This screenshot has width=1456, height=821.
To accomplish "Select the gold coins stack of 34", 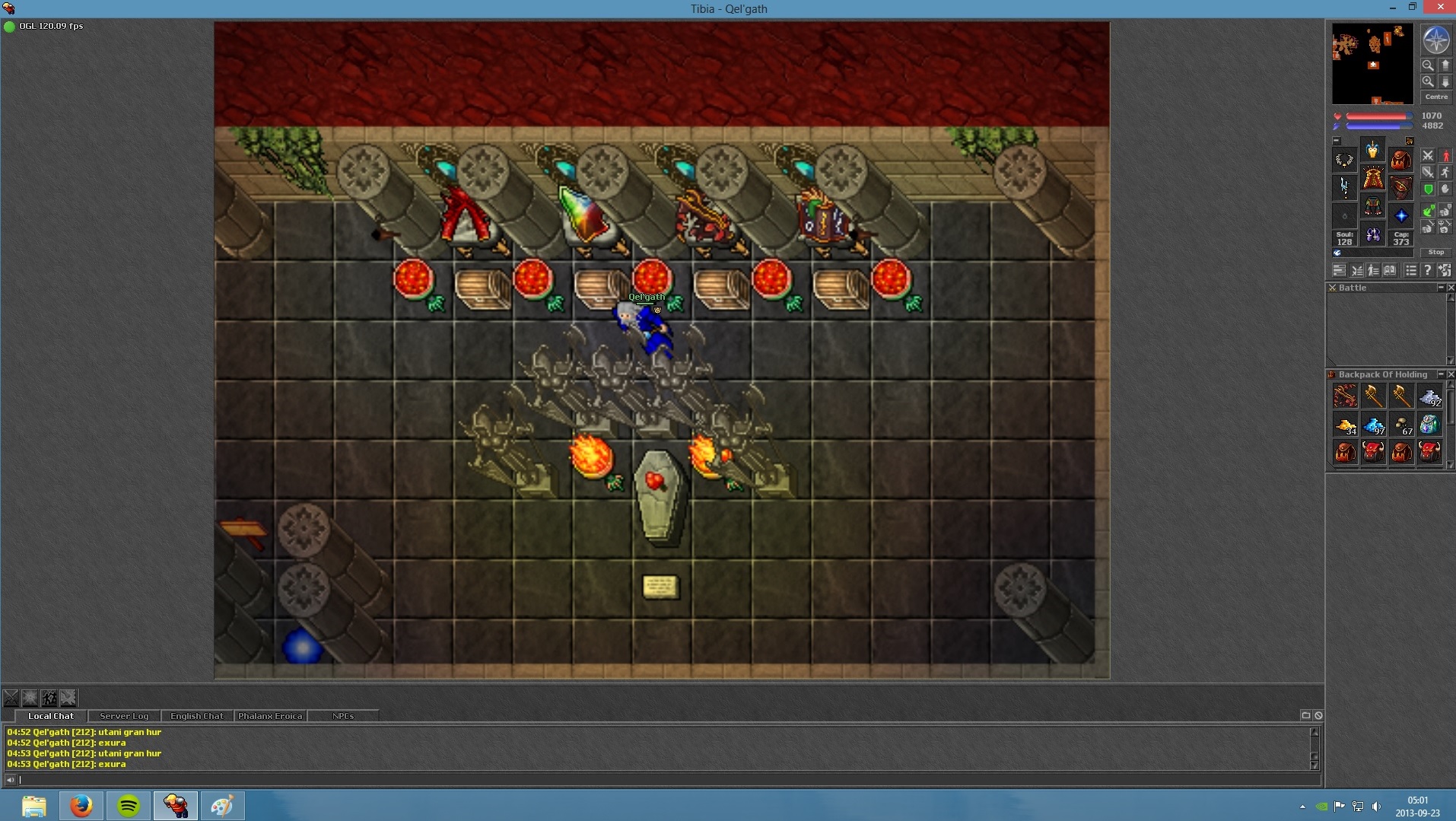I will [x=1345, y=425].
